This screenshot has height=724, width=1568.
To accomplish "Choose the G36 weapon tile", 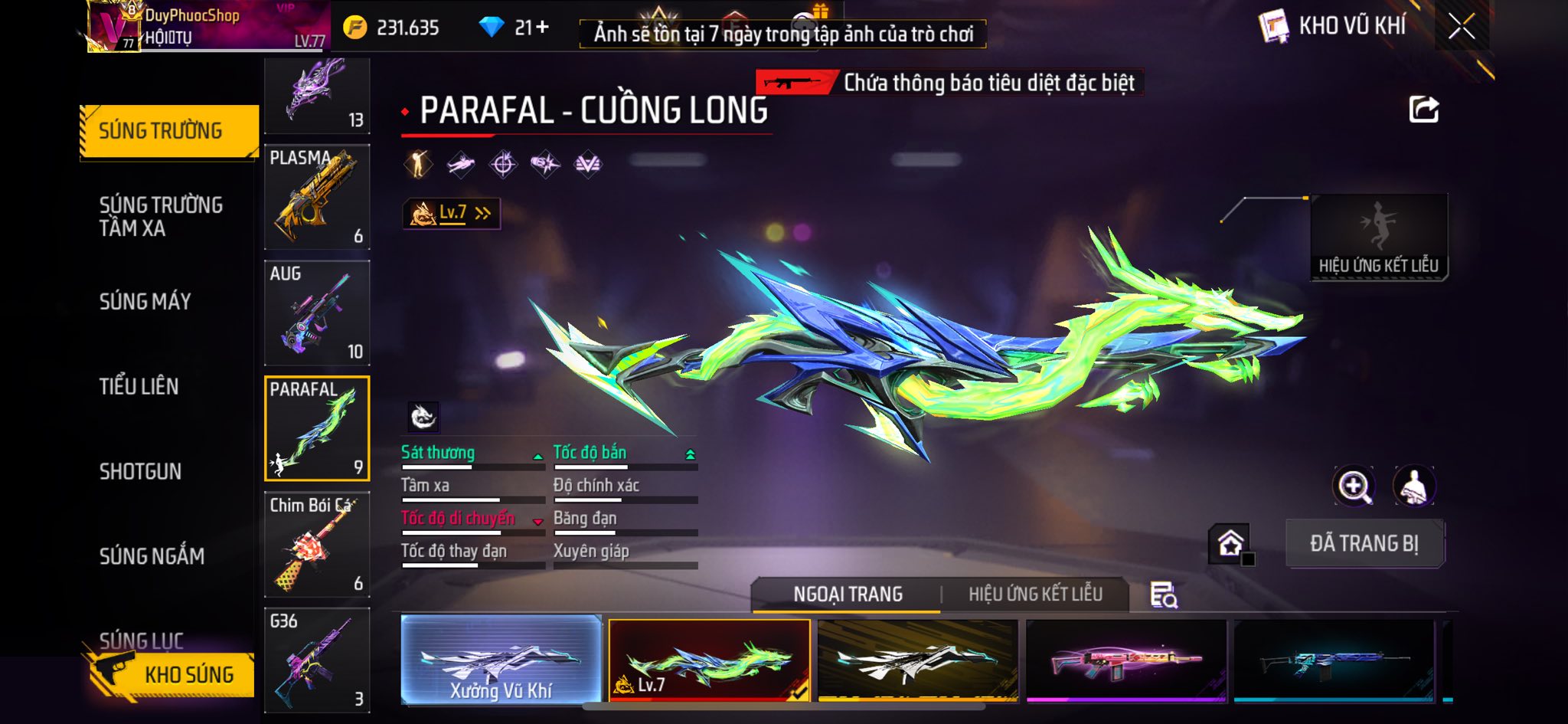I will pos(317,660).
